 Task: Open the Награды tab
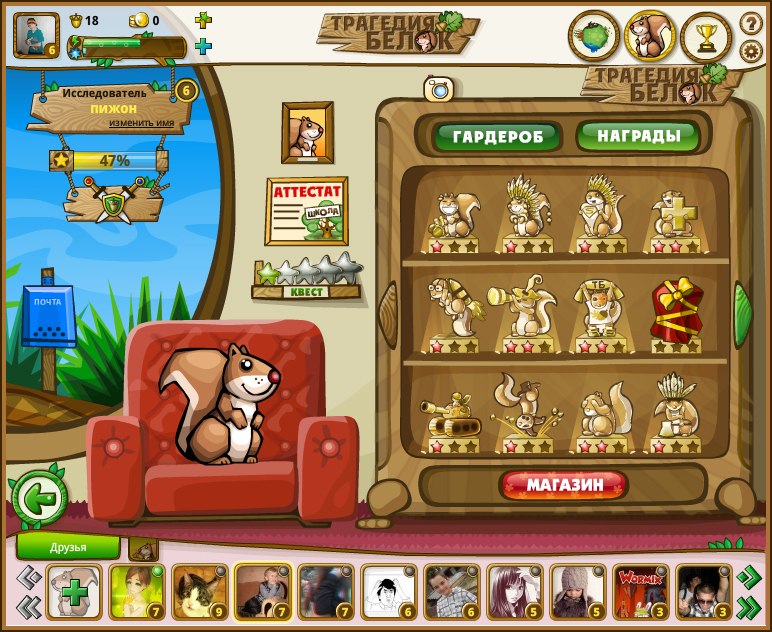637,135
